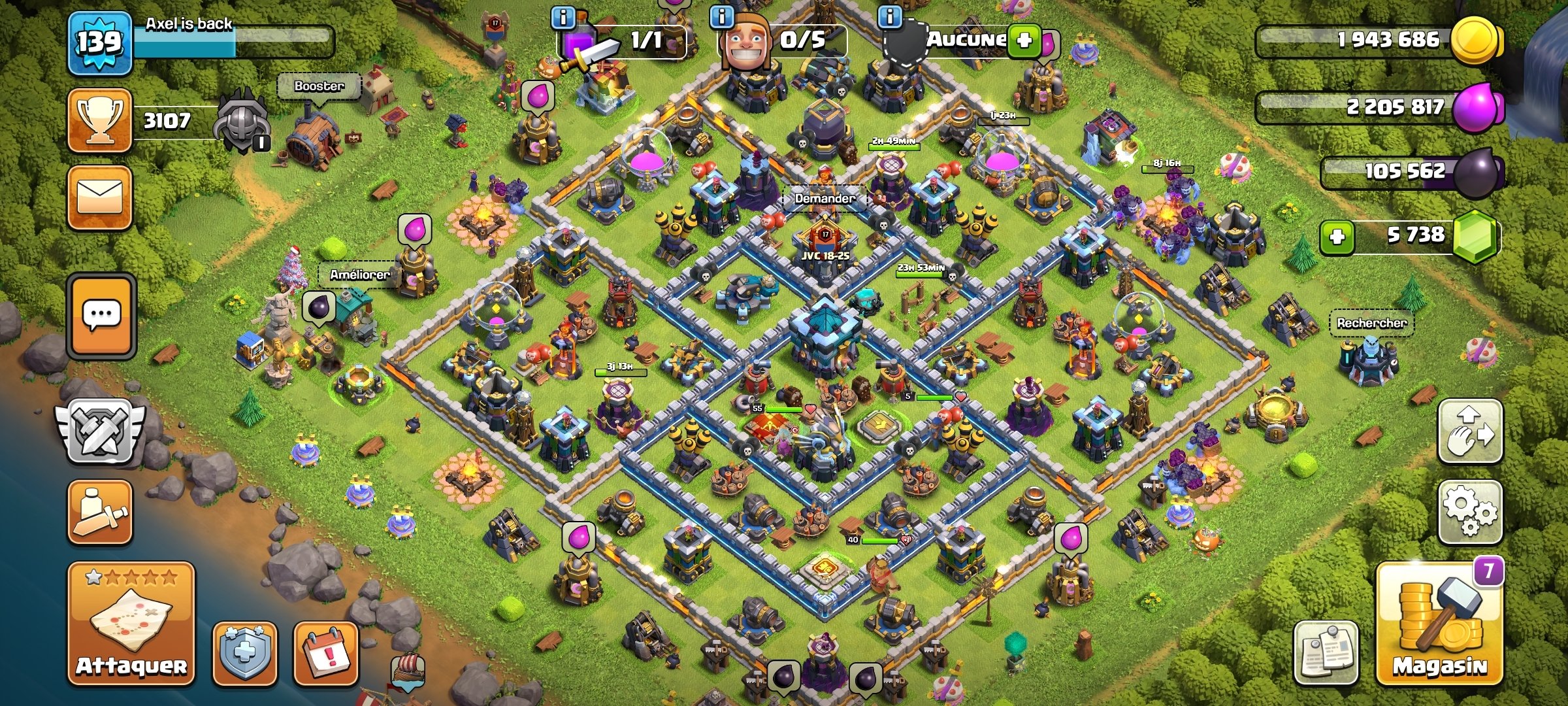Open the events calendar
Screen dimensions: 1568x706
[326, 652]
